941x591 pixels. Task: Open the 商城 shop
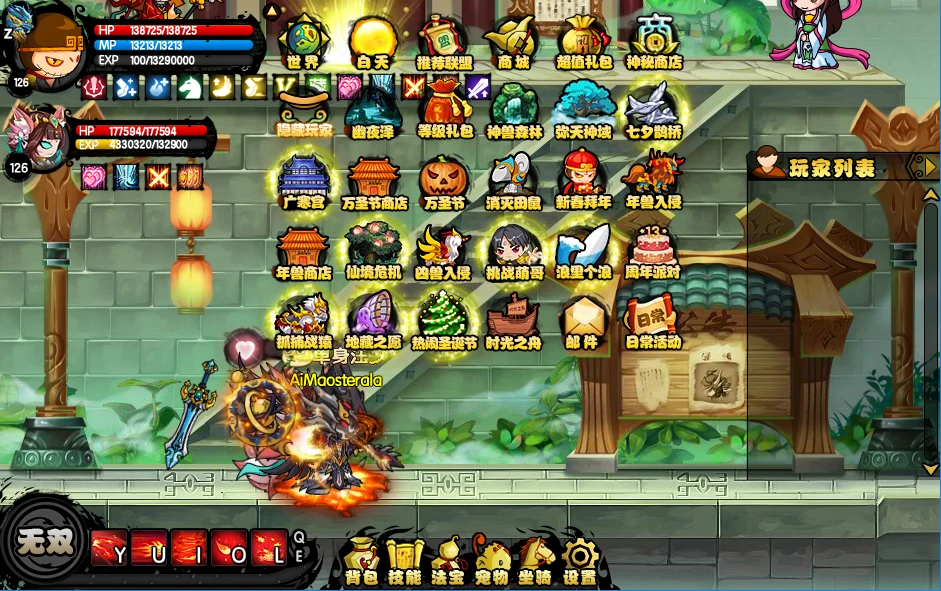512,41
